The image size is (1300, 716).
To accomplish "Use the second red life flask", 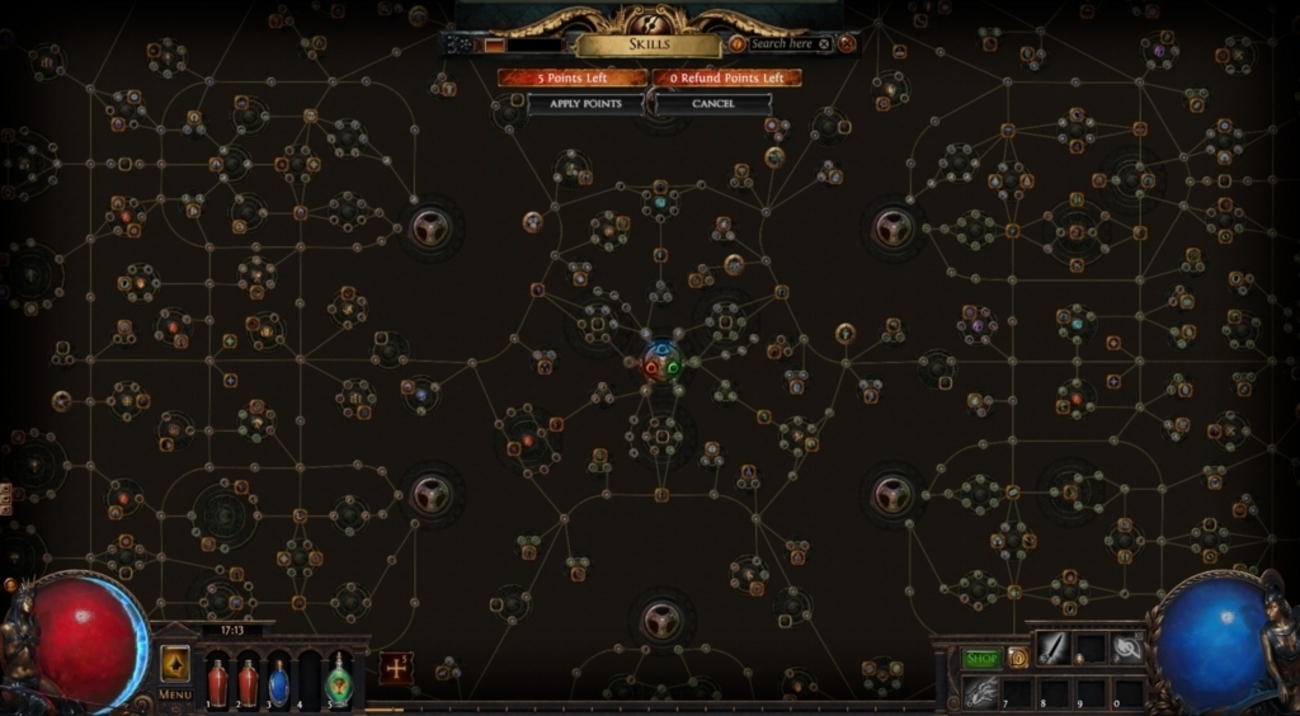I will pos(248,682).
